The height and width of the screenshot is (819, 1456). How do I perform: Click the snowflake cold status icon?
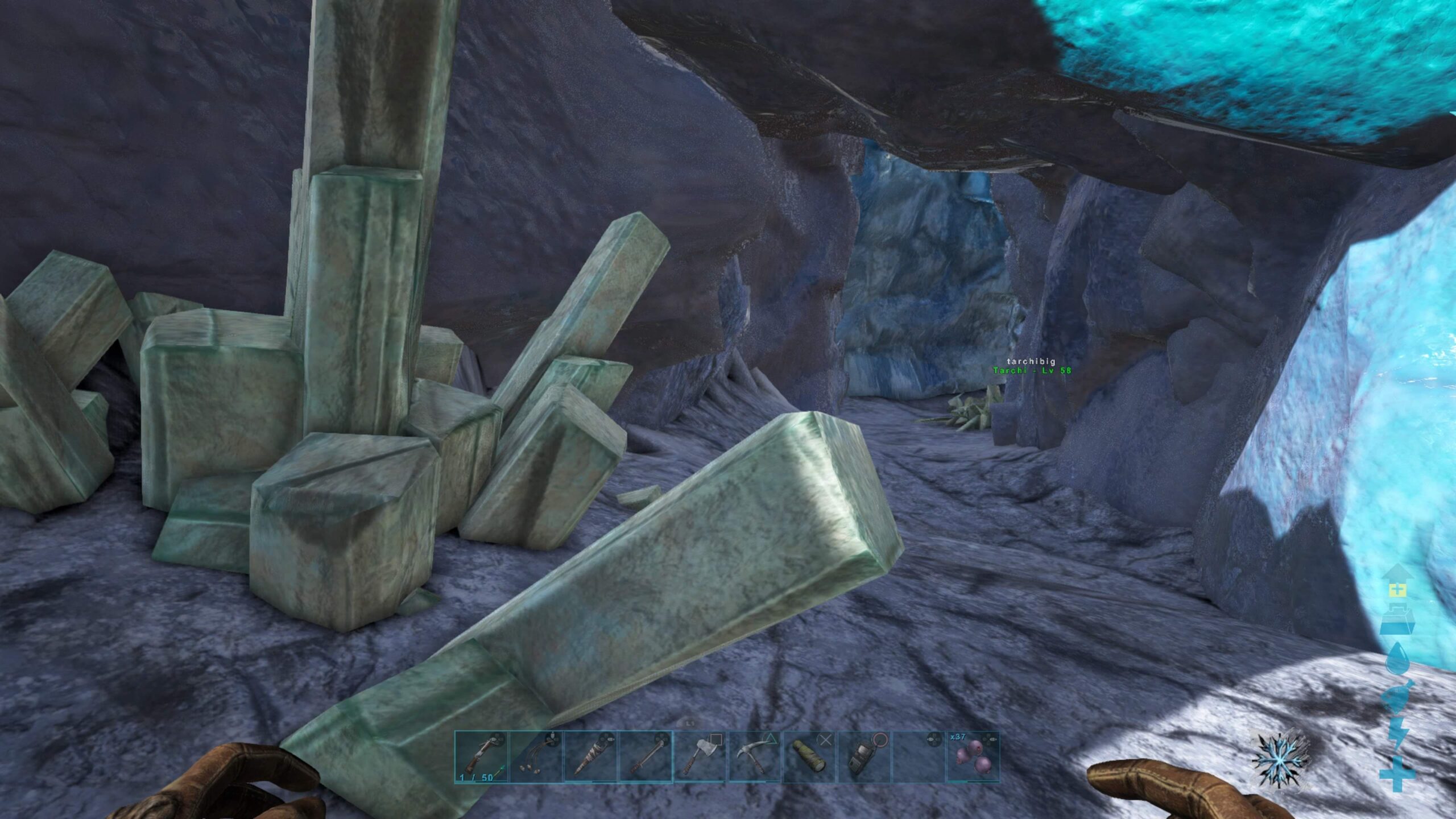[1281, 759]
